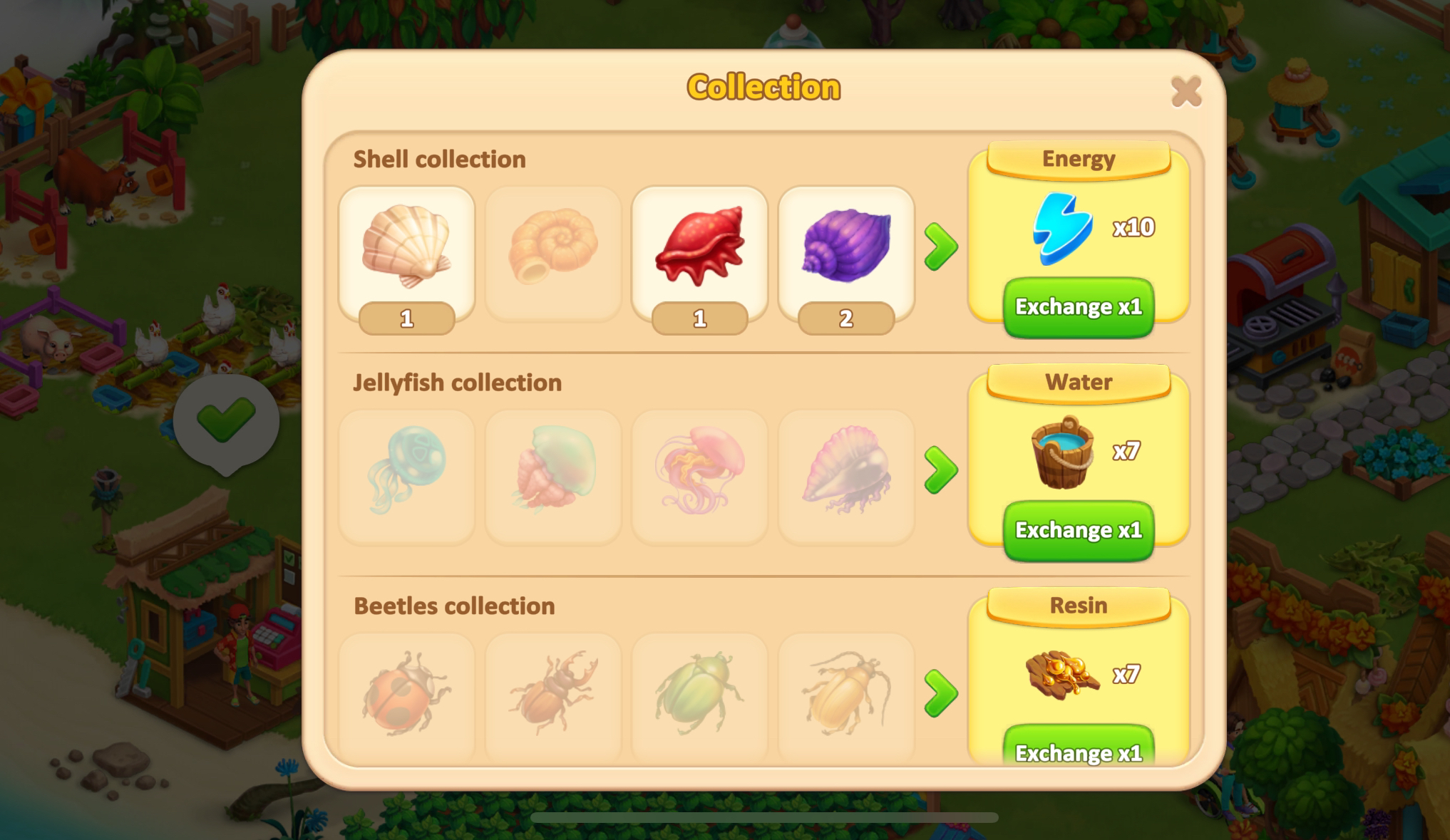Select the orange spiral shell slot
1450x840 pixels.
[553, 249]
